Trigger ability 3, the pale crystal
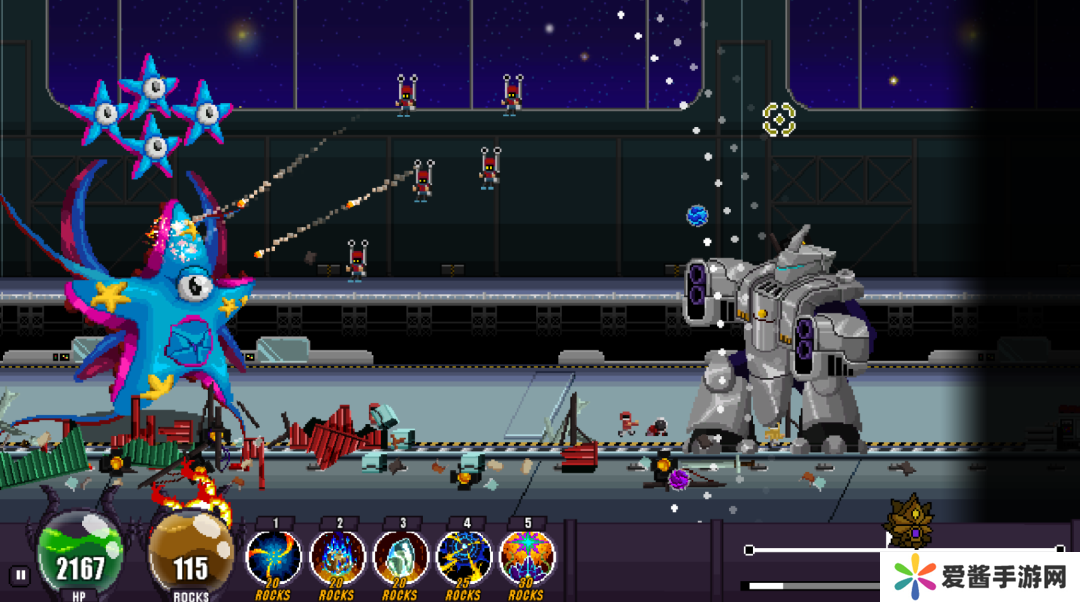 [x=401, y=558]
